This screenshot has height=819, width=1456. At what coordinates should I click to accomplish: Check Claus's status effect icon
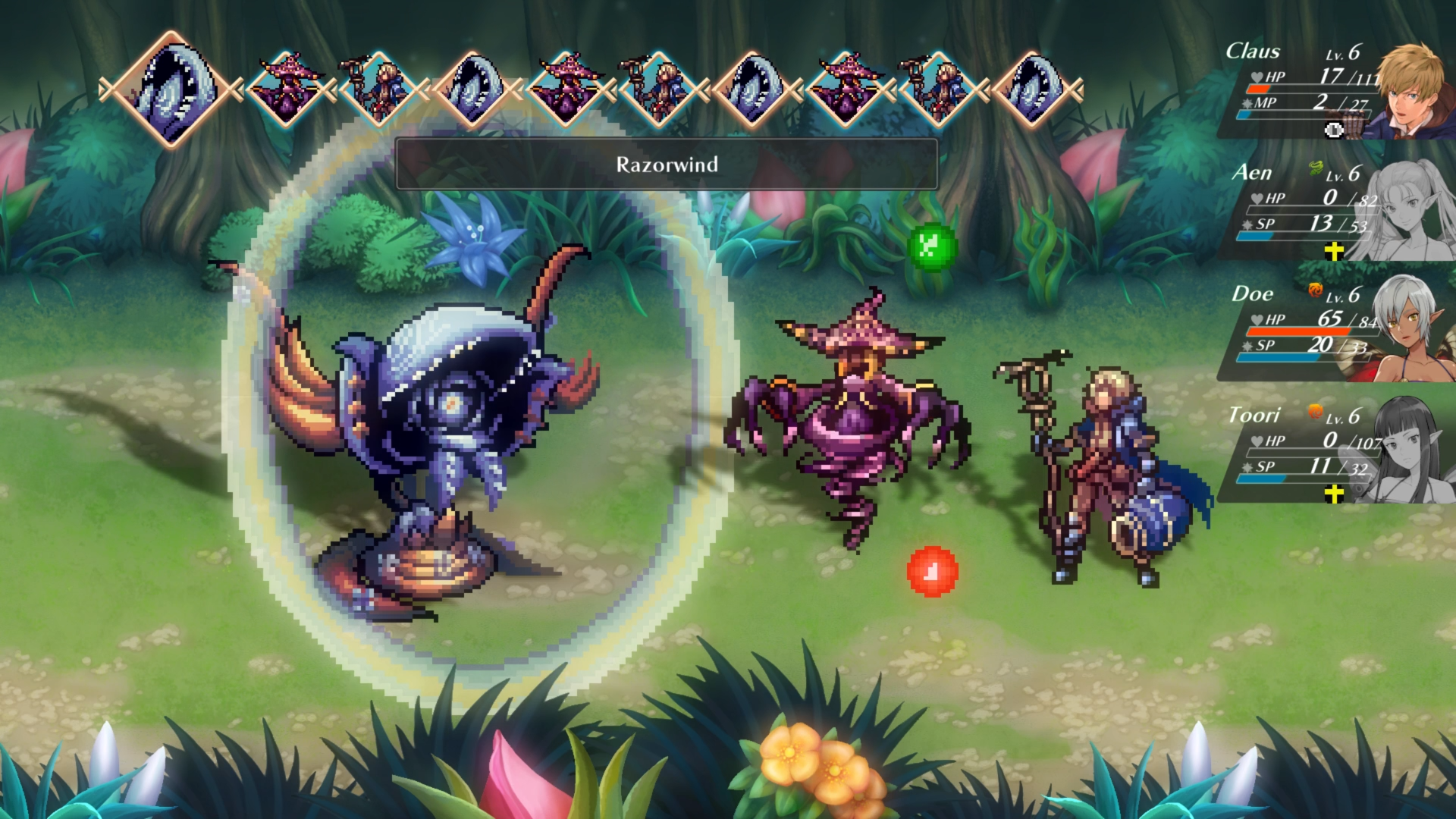tap(1334, 130)
